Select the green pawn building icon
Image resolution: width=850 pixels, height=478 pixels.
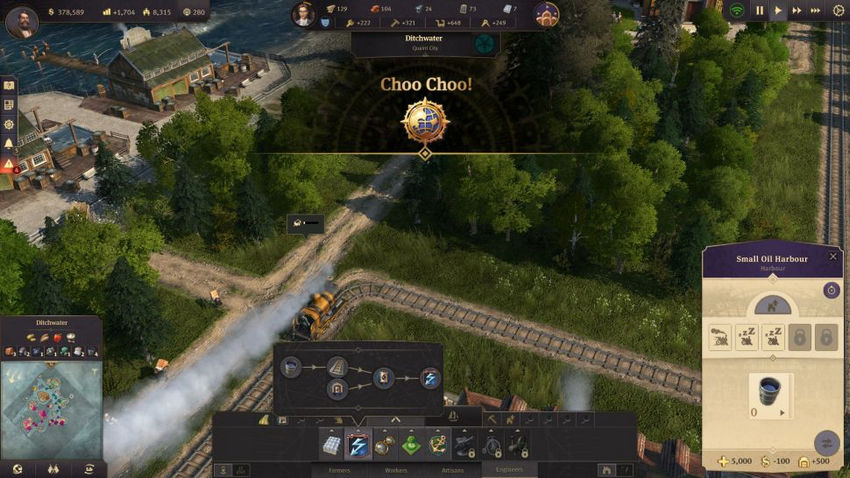410,445
